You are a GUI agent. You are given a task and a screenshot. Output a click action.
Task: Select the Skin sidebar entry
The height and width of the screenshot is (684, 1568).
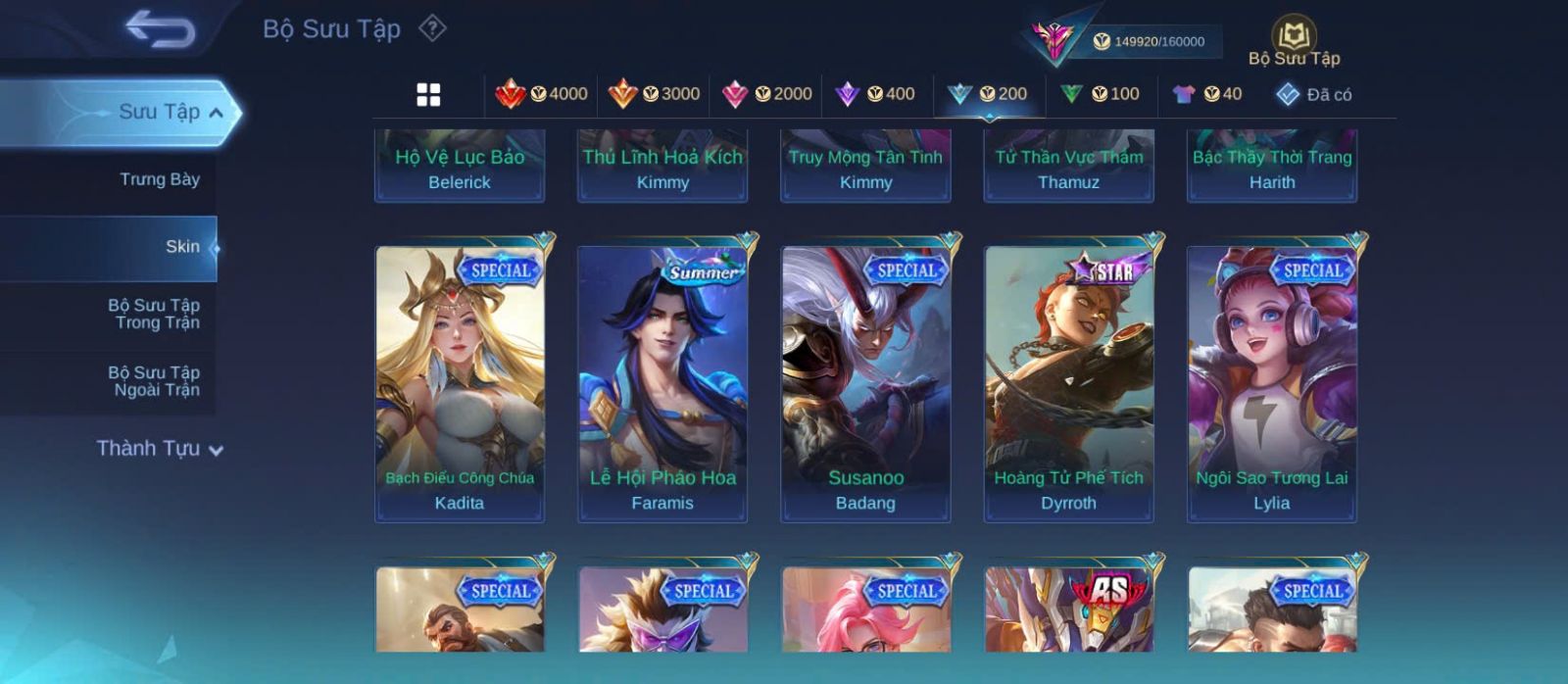pos(181,247)
